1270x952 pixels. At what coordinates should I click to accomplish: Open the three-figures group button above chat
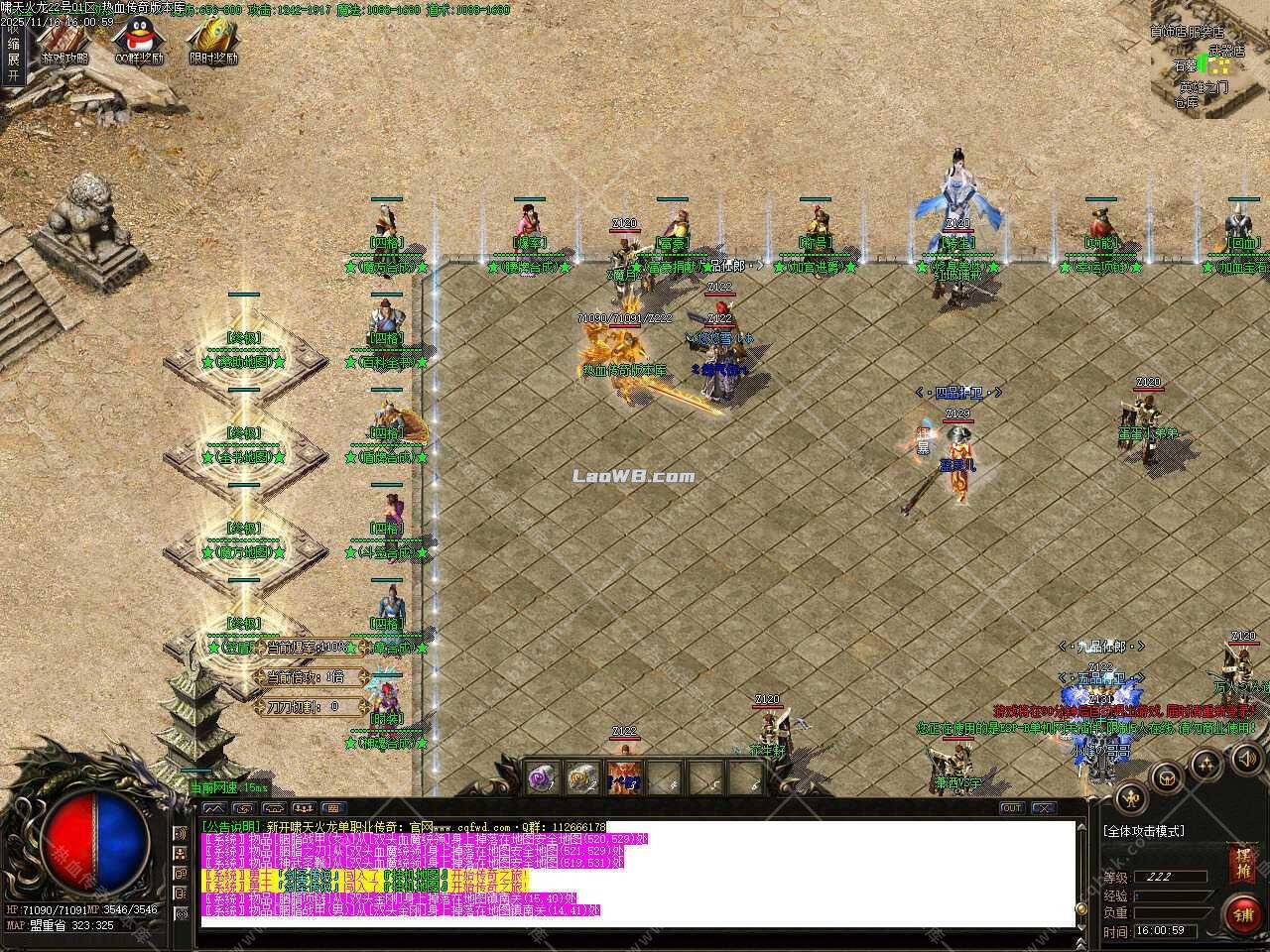(304, 808)
